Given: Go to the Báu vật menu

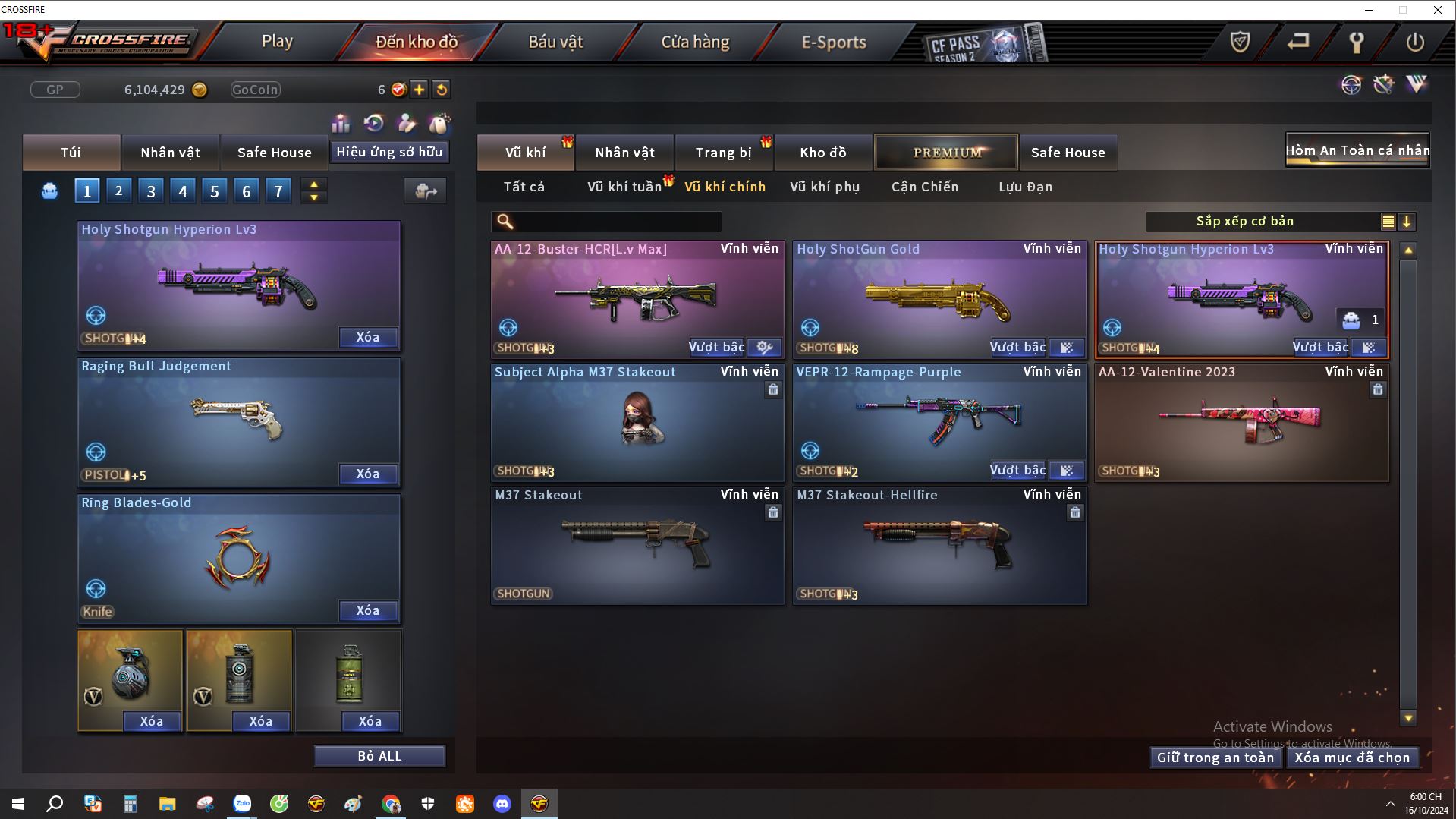Looking at the screenshot, I should (555, 42).
